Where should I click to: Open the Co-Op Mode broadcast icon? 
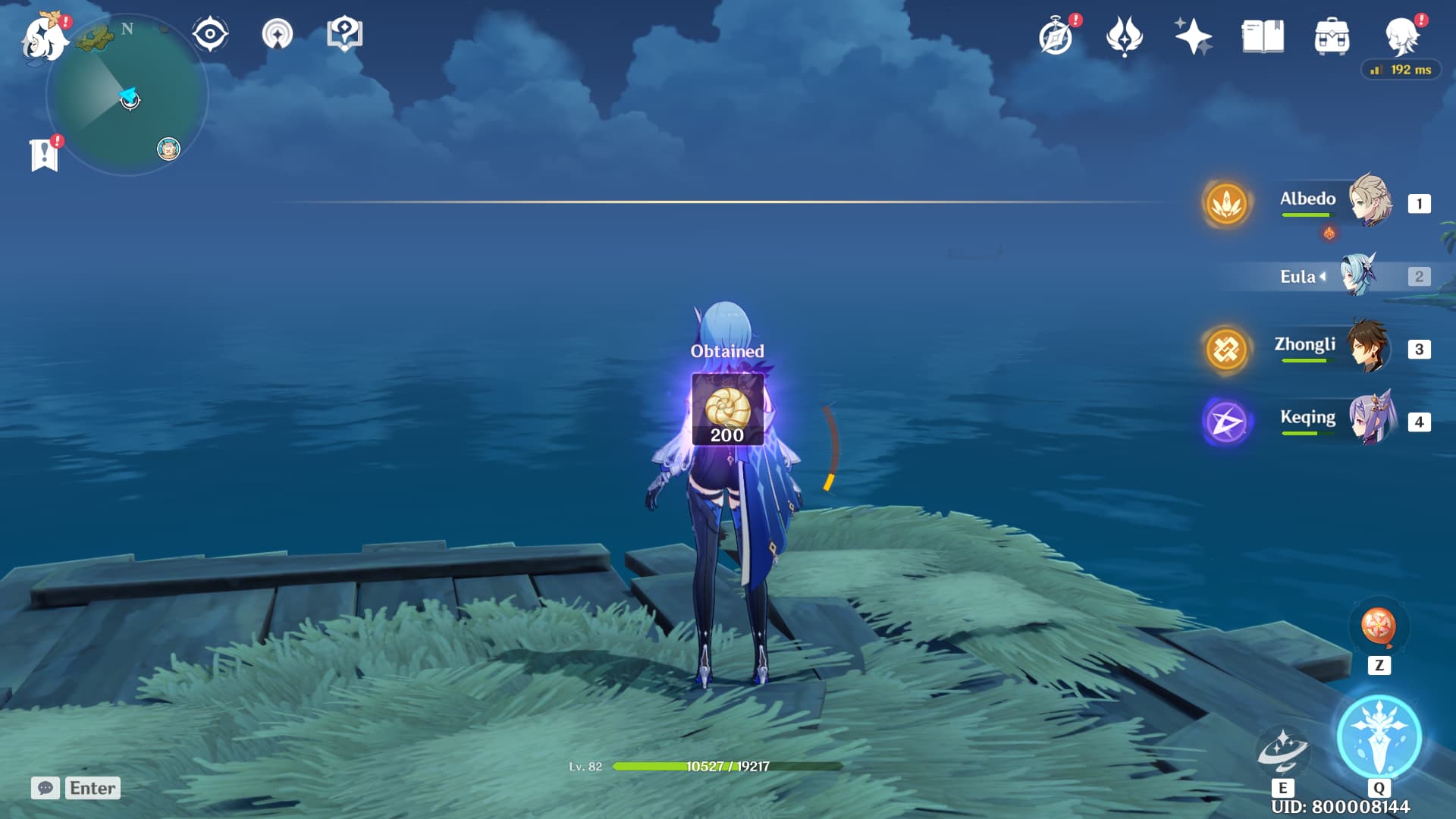(279, 32)
